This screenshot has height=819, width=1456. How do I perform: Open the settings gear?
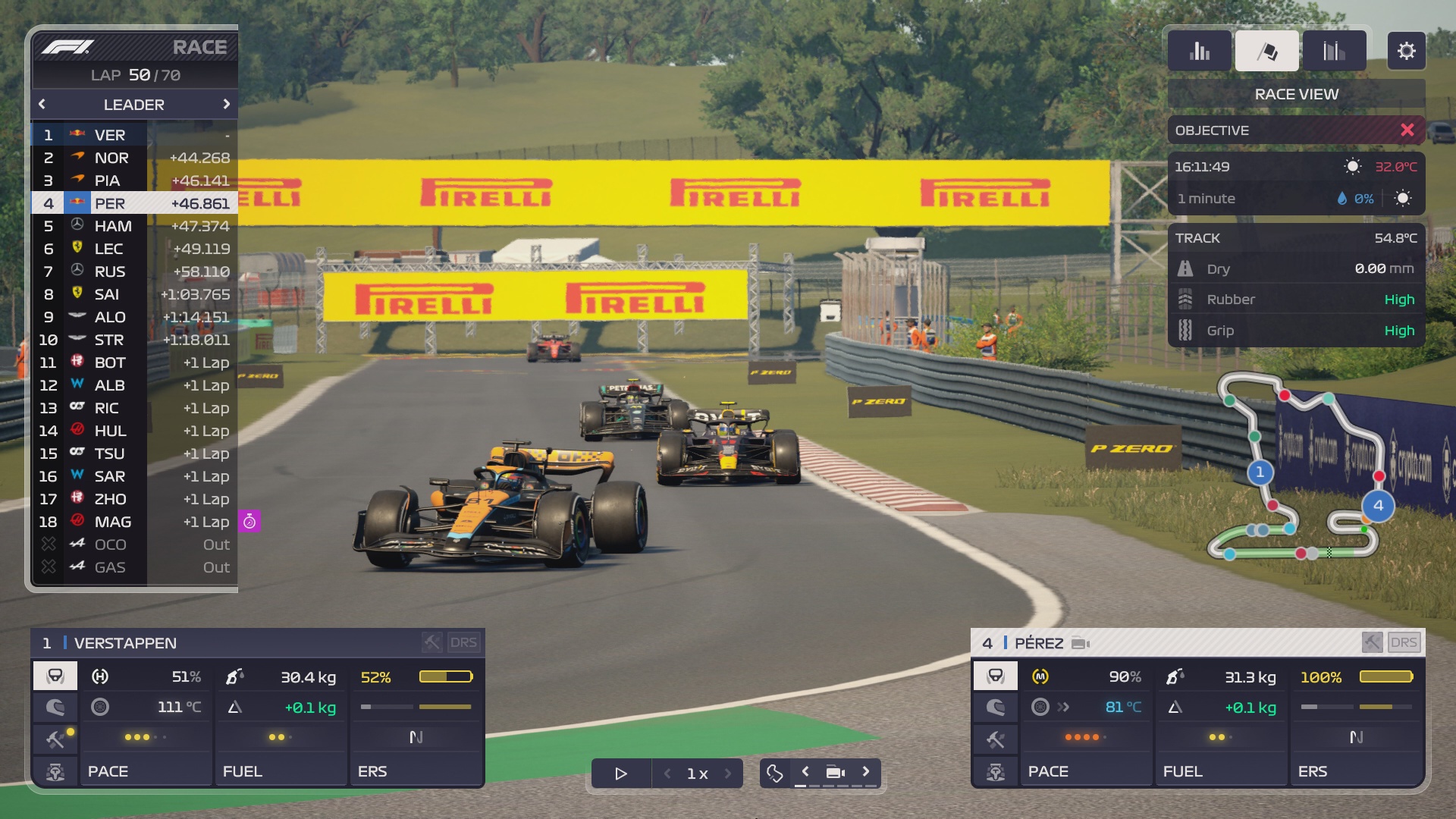1407,51
